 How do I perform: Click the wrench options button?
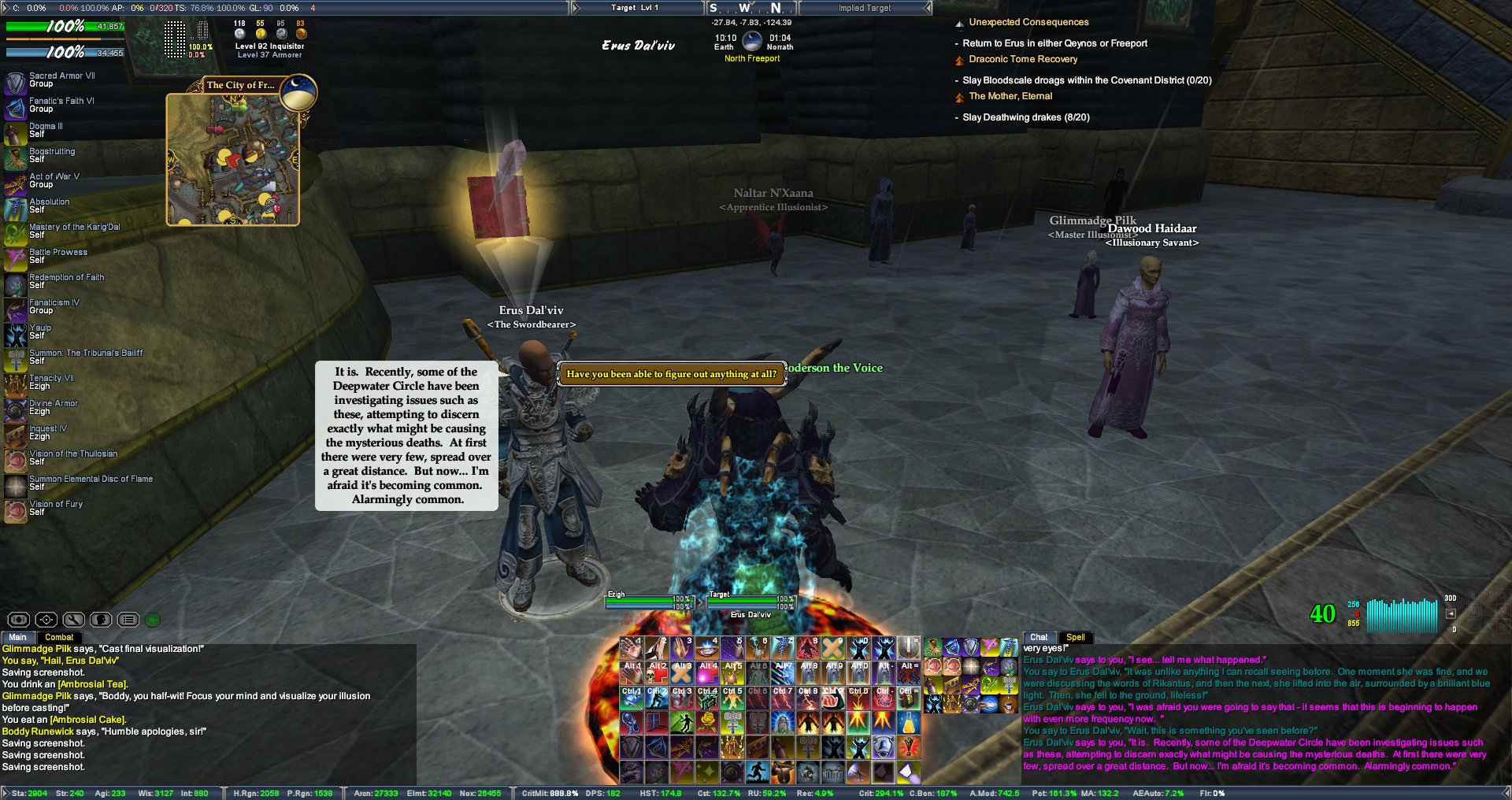[73, 620]
